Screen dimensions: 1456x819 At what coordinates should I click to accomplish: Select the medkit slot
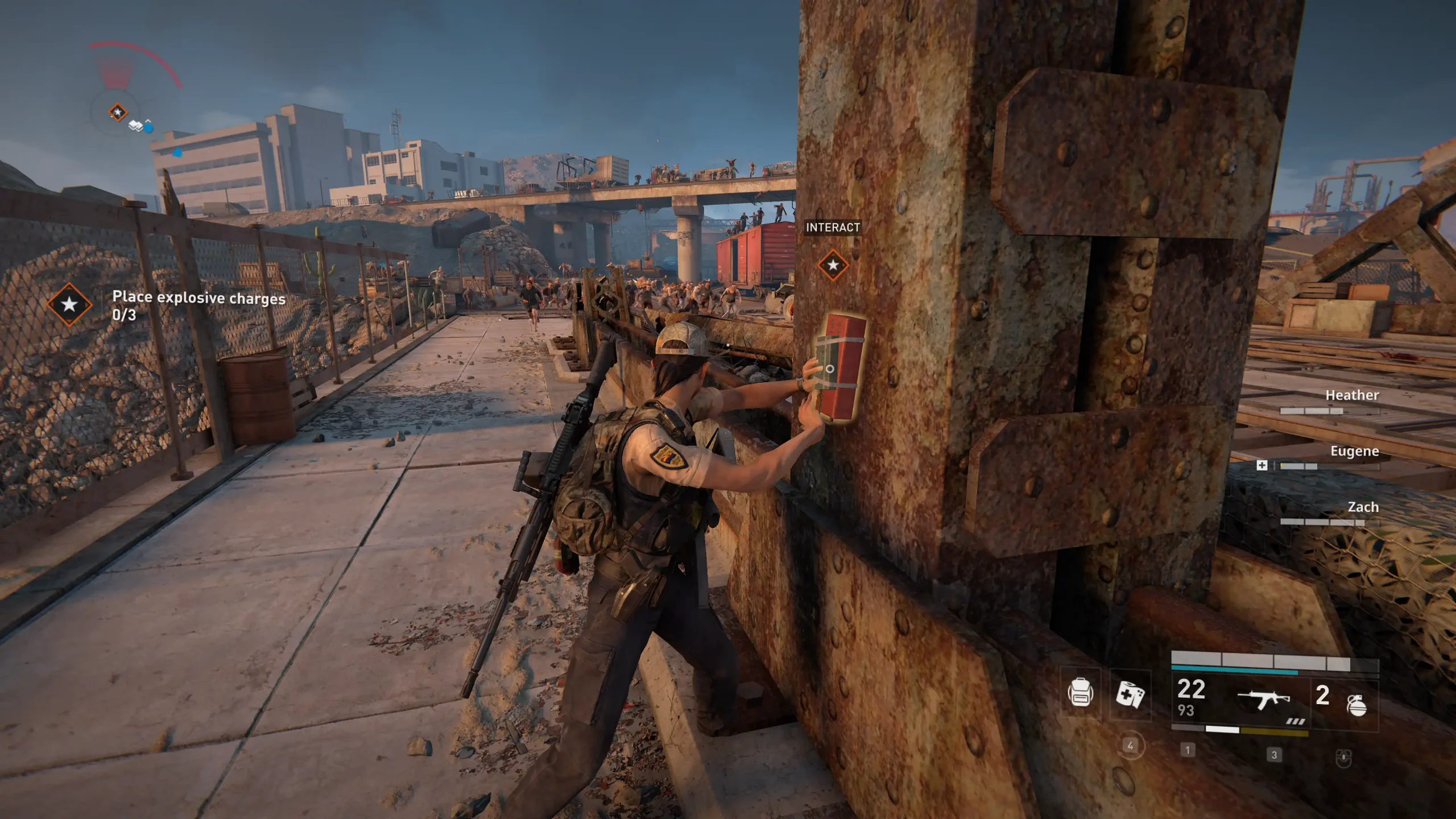click(x=1130, y=694)
